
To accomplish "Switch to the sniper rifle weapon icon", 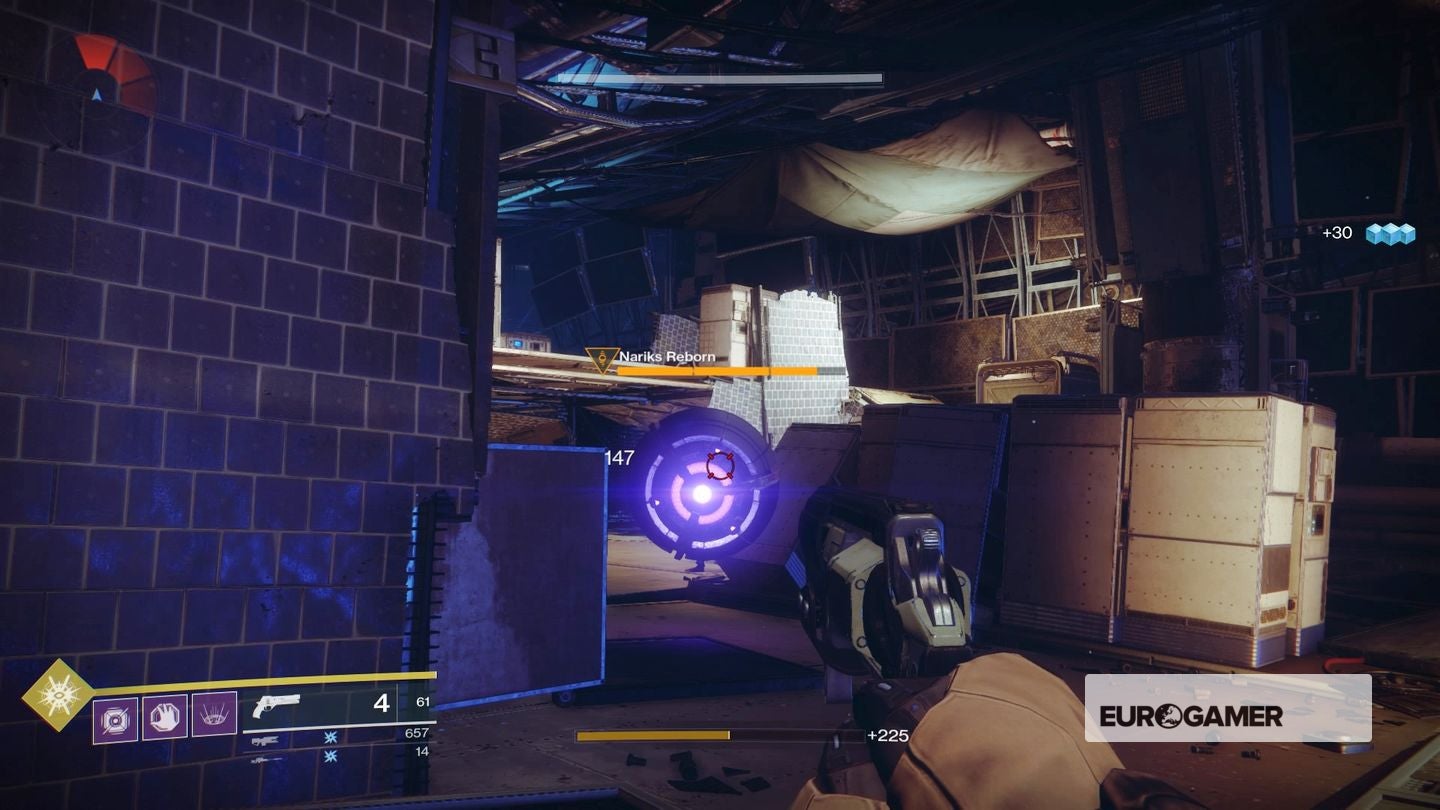I will click(x=264, y=761).
